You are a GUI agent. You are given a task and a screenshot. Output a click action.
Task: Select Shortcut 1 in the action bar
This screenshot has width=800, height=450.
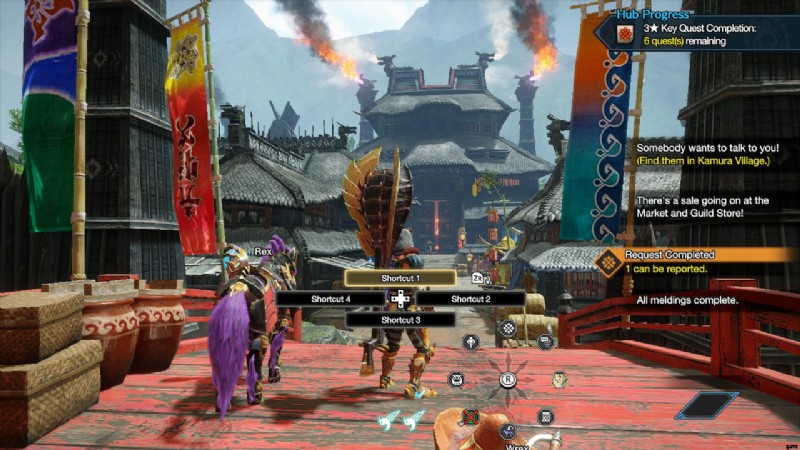400,278
